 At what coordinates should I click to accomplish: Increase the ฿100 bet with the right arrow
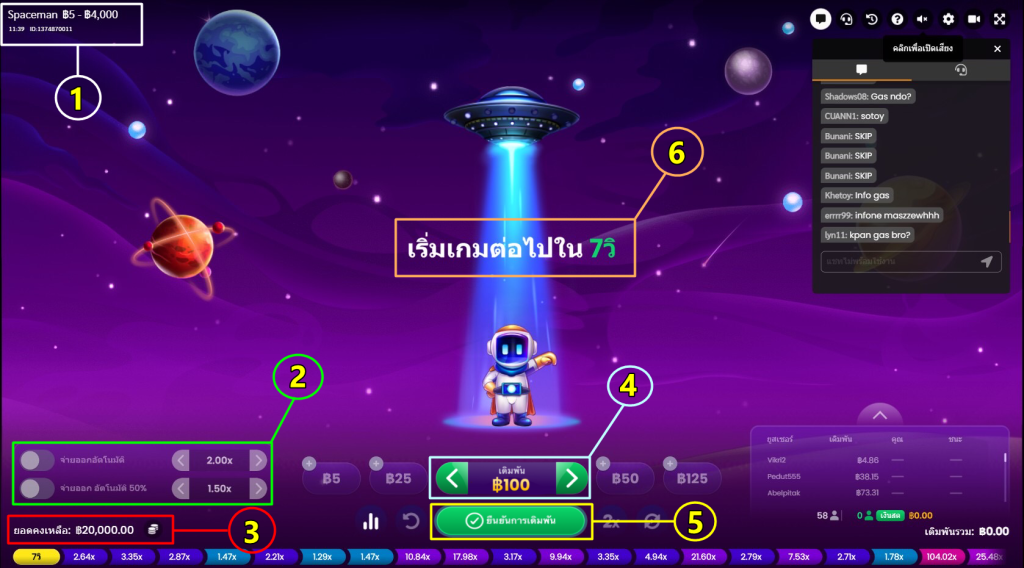point(571,478)
